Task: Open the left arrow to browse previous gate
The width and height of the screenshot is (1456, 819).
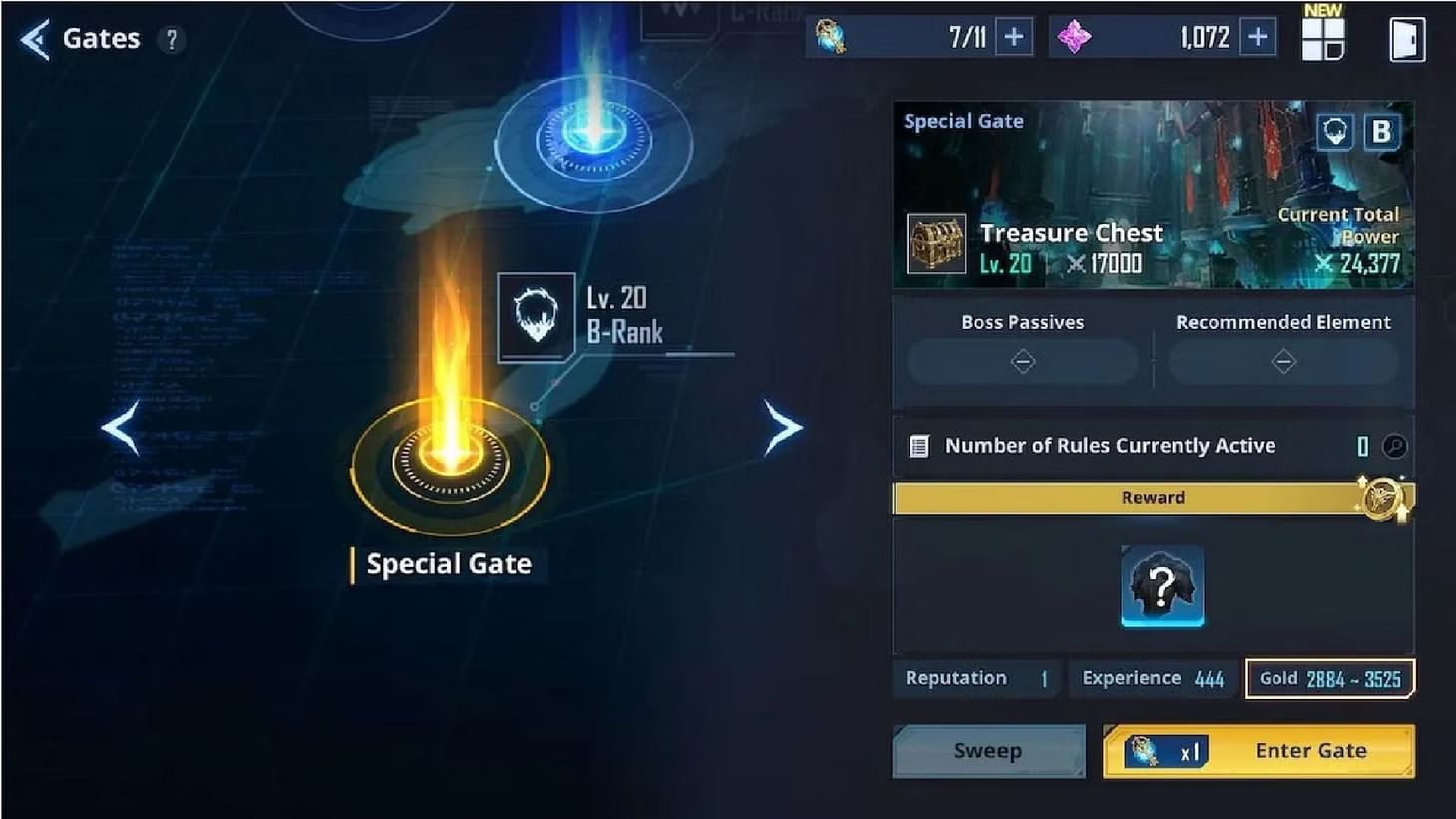Action: [119, 429]
